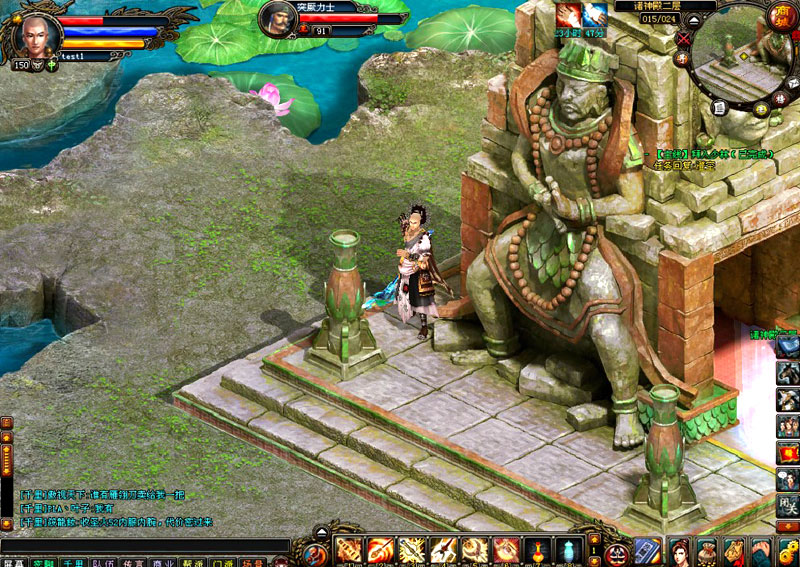Click the minimap collapse arrow button
This screenshot has width=800, height=567.
click(693, 20)
